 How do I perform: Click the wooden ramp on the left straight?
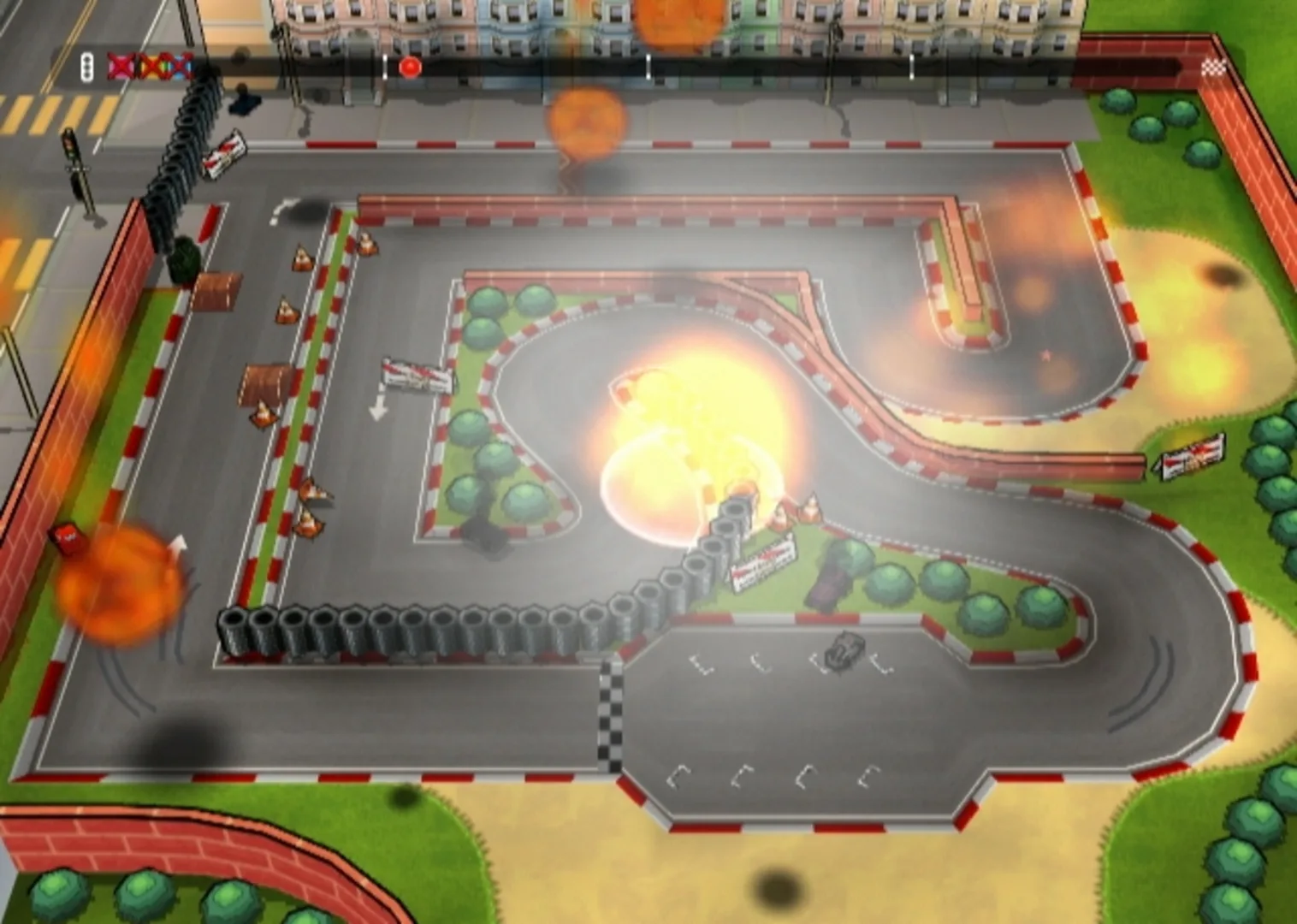tap(265, 385)
